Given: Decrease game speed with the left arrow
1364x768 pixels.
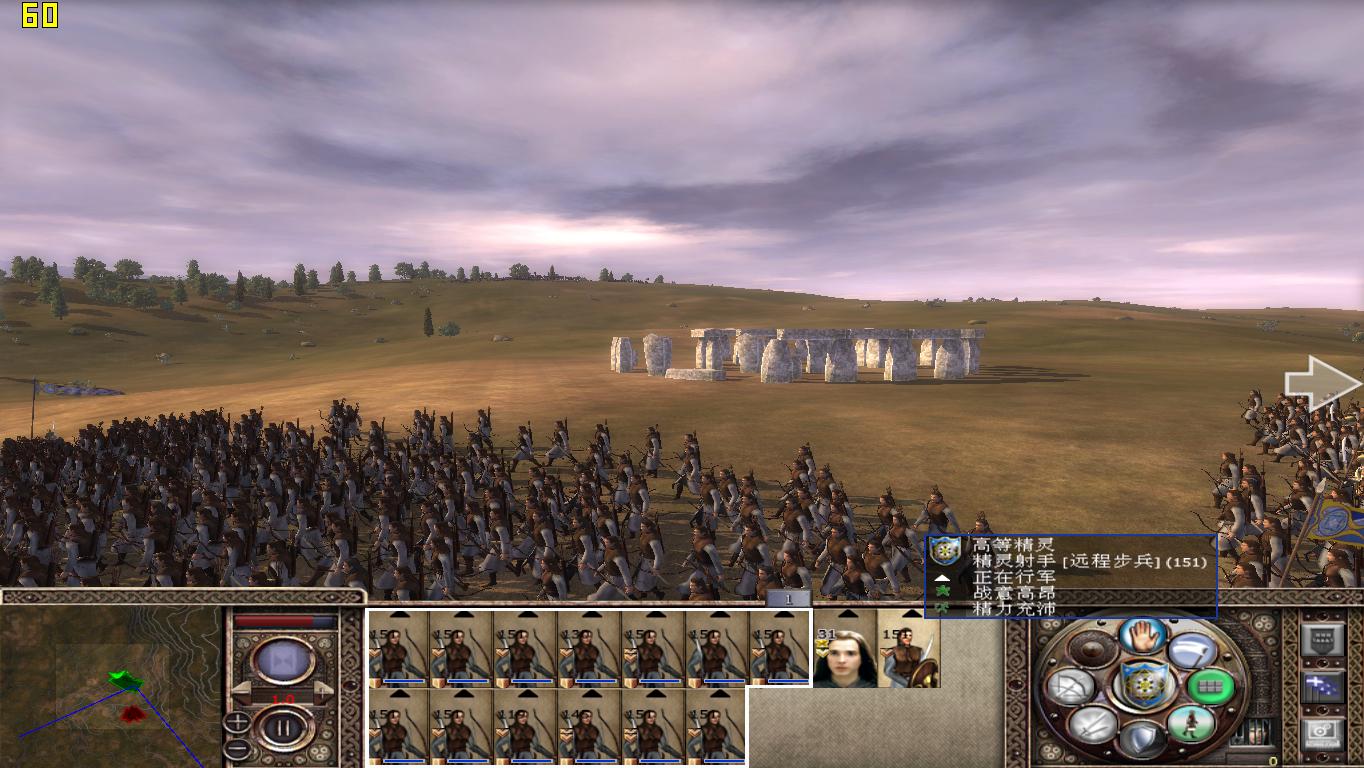Looking at the screenshot, I should (241, 691).
